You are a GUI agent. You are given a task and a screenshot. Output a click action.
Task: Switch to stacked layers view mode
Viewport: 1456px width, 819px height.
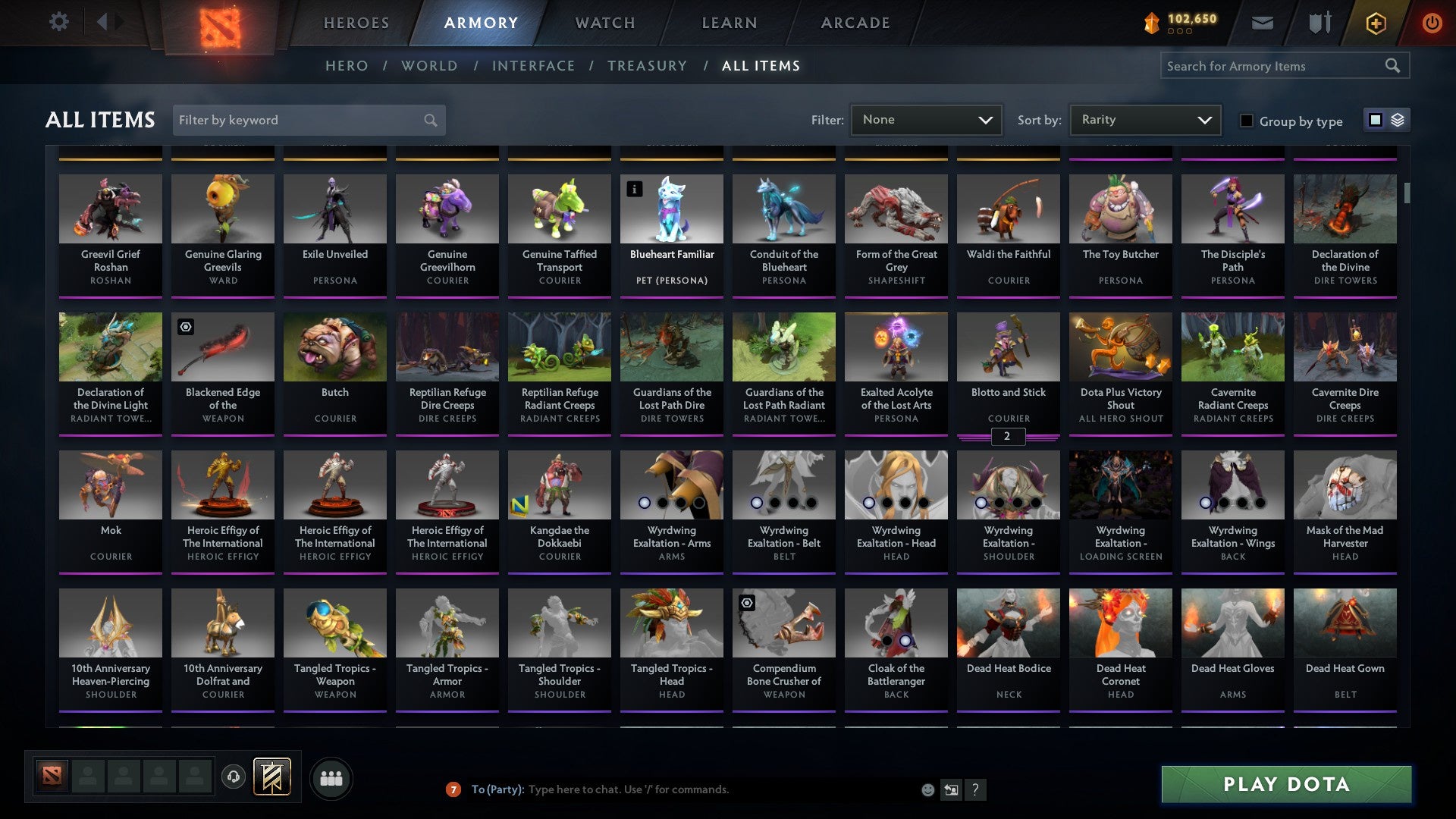(x=1396, y=120)
